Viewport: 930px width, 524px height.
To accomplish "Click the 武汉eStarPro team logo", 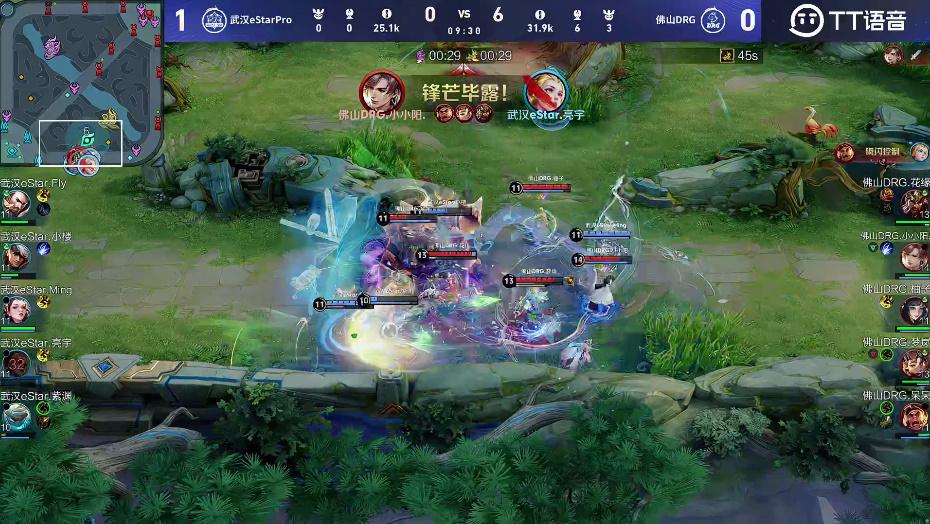I will pos(214,20).
